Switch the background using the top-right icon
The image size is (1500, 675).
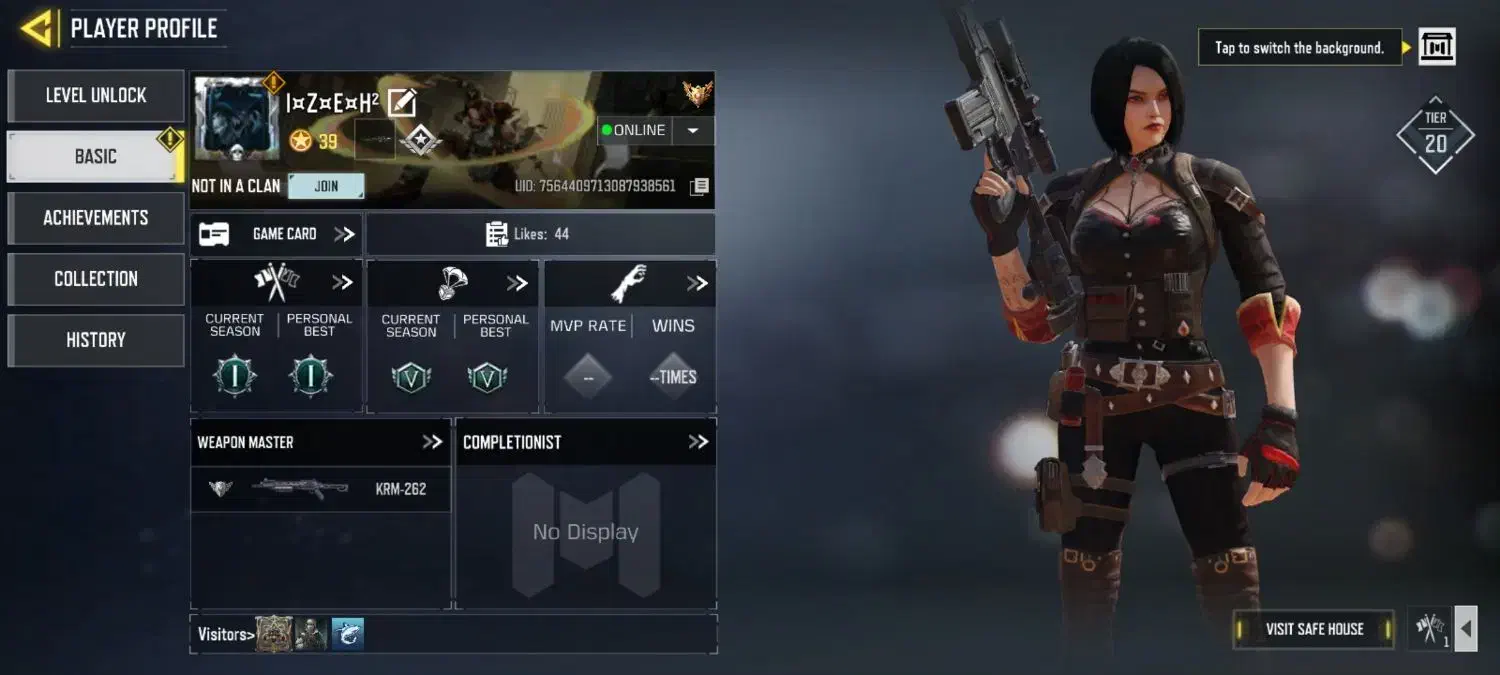point(1437,47)
